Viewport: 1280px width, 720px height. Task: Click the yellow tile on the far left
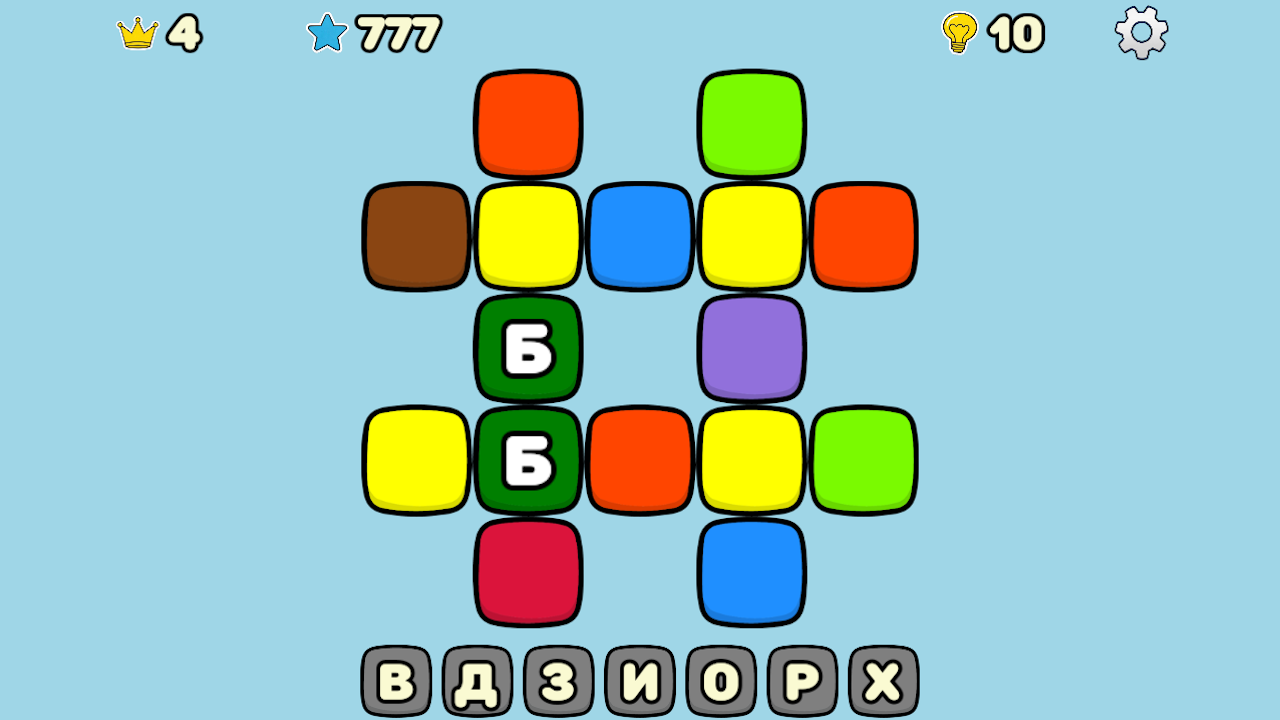tap(415, 460)
